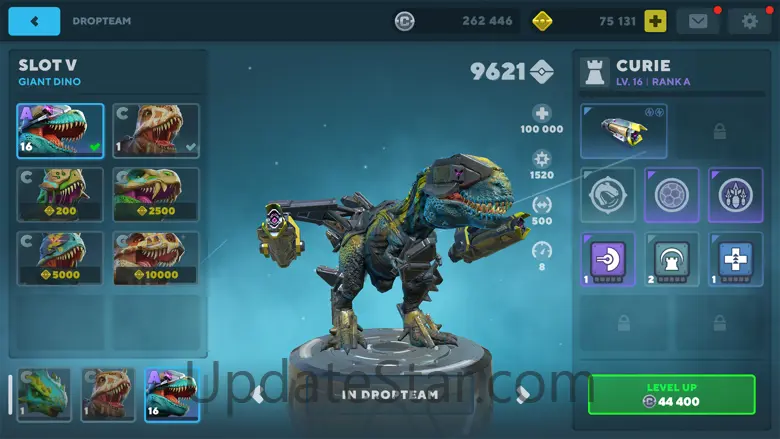
Task: Select the dino skin costing 200 gold
Action: [x=59, y=194]
